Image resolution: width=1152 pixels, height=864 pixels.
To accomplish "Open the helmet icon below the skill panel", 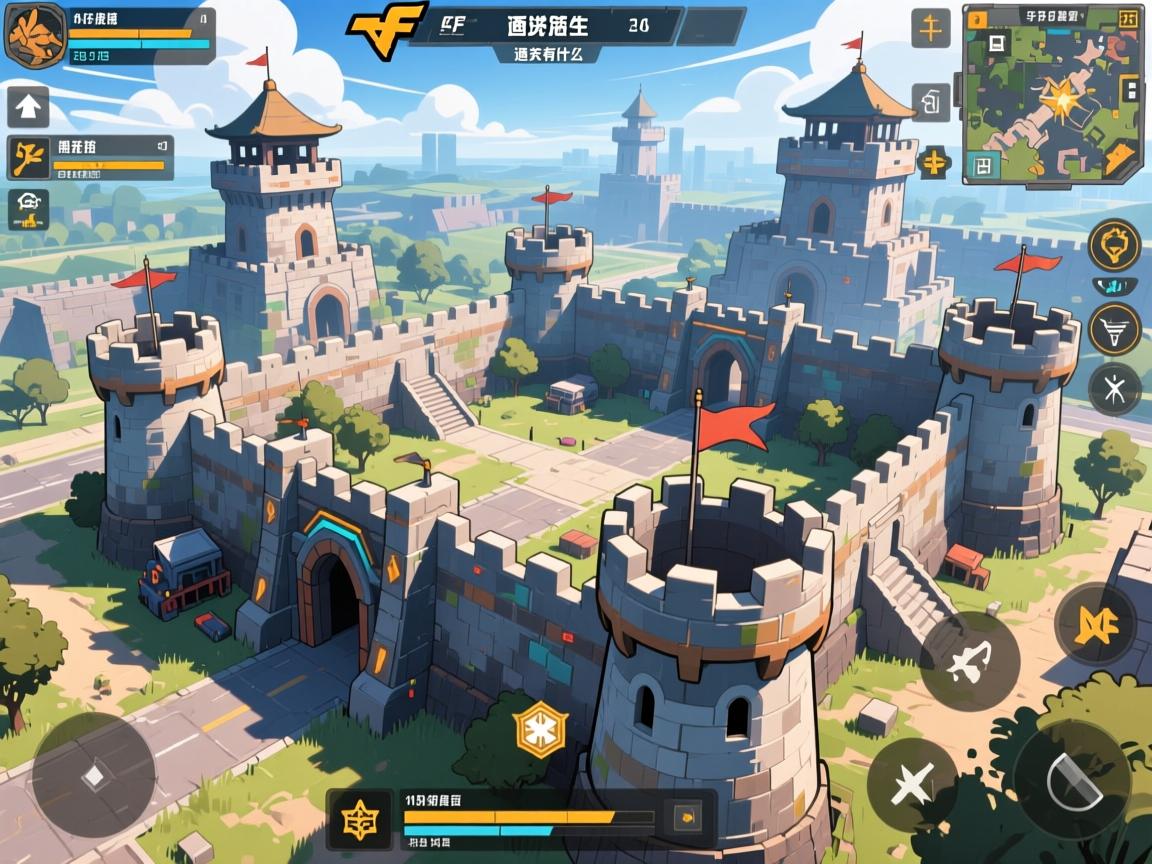I will click(28, 207).
